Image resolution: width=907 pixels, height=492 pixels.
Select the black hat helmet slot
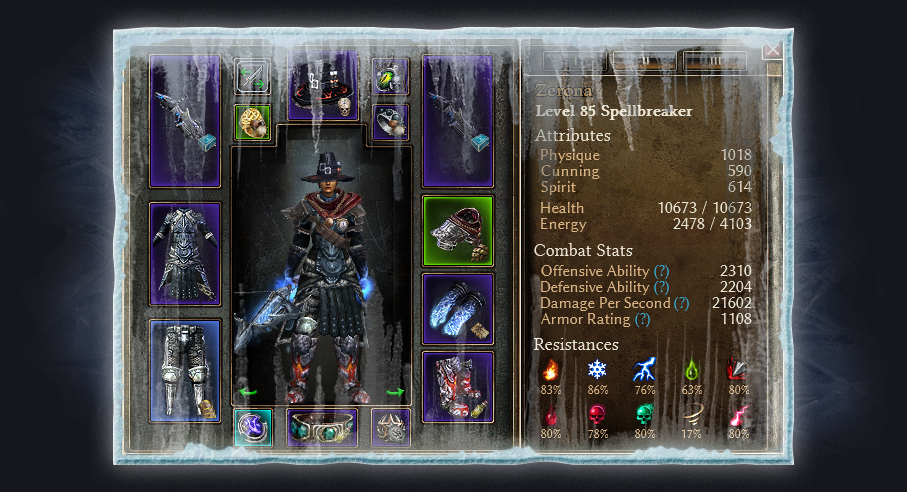(x=323, y=84)
